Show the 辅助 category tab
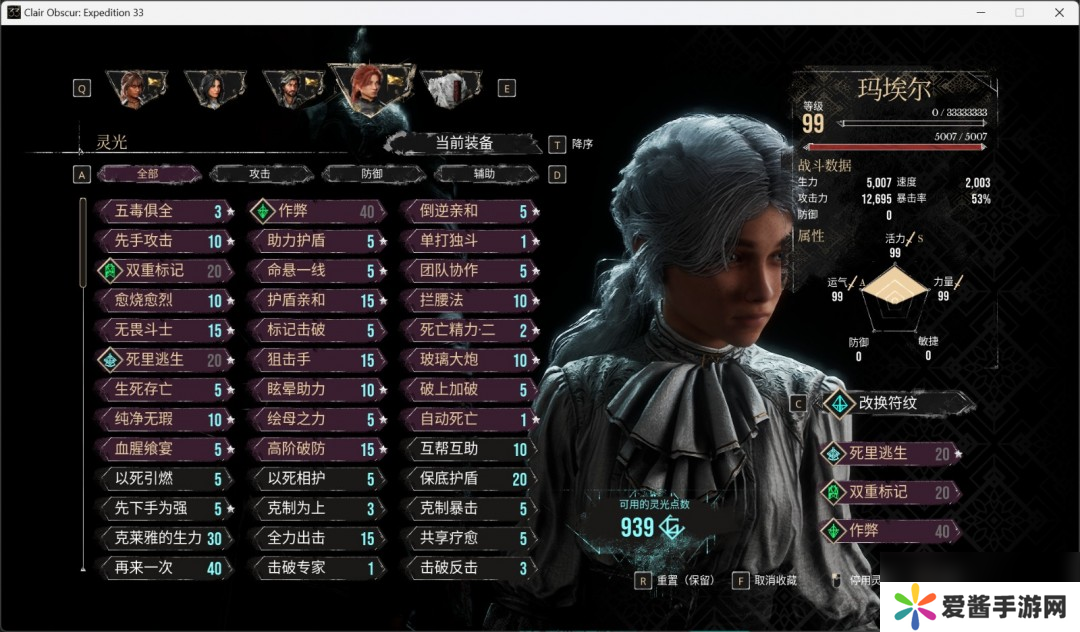This screenshot has width=1080, height=632. [484, 174]
